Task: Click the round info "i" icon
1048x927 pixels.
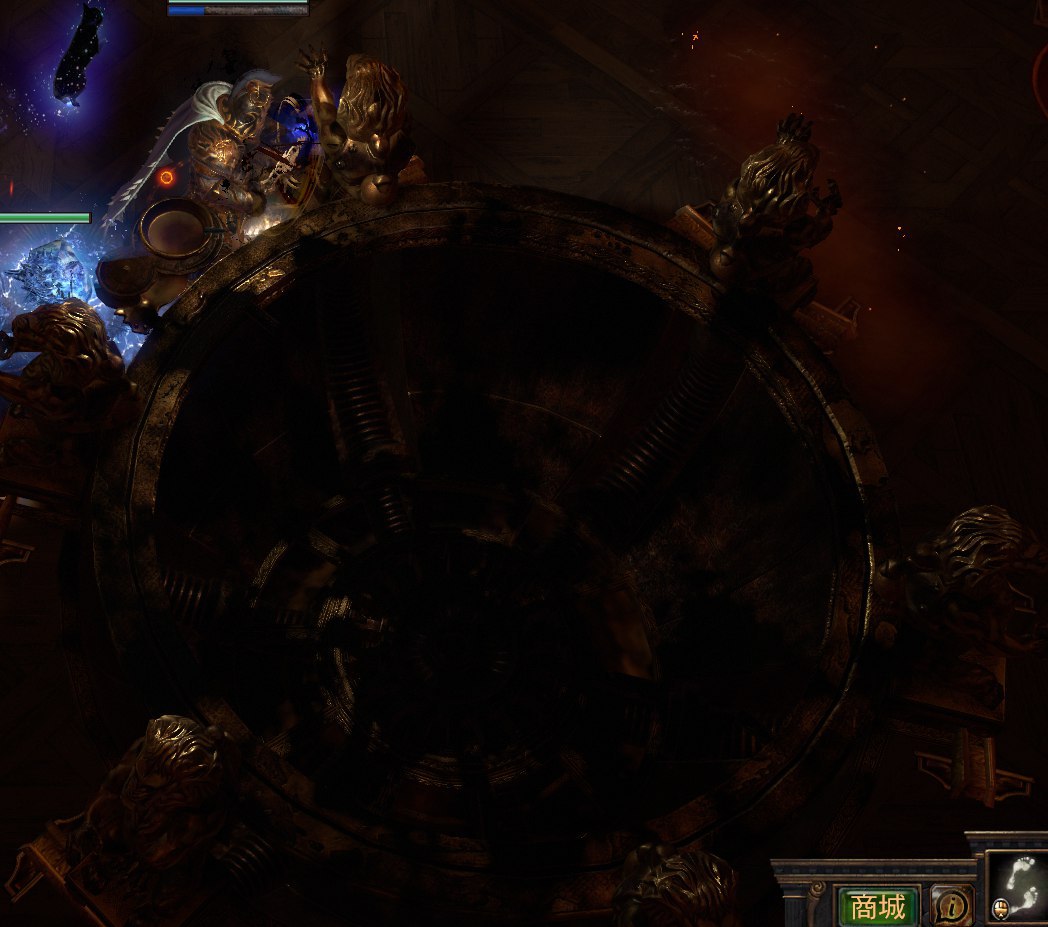Action: point(951,906)
